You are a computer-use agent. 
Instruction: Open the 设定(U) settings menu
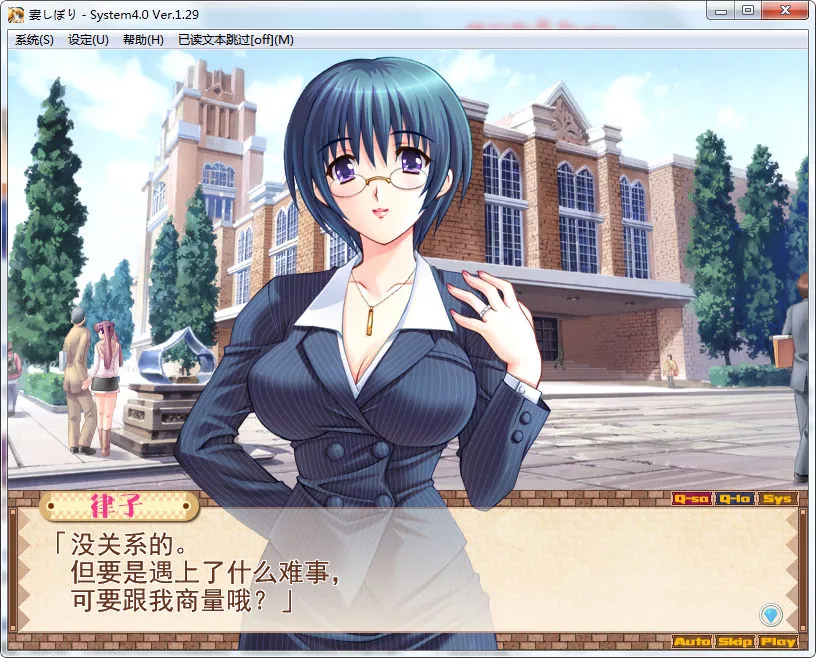tap(88, 40)
